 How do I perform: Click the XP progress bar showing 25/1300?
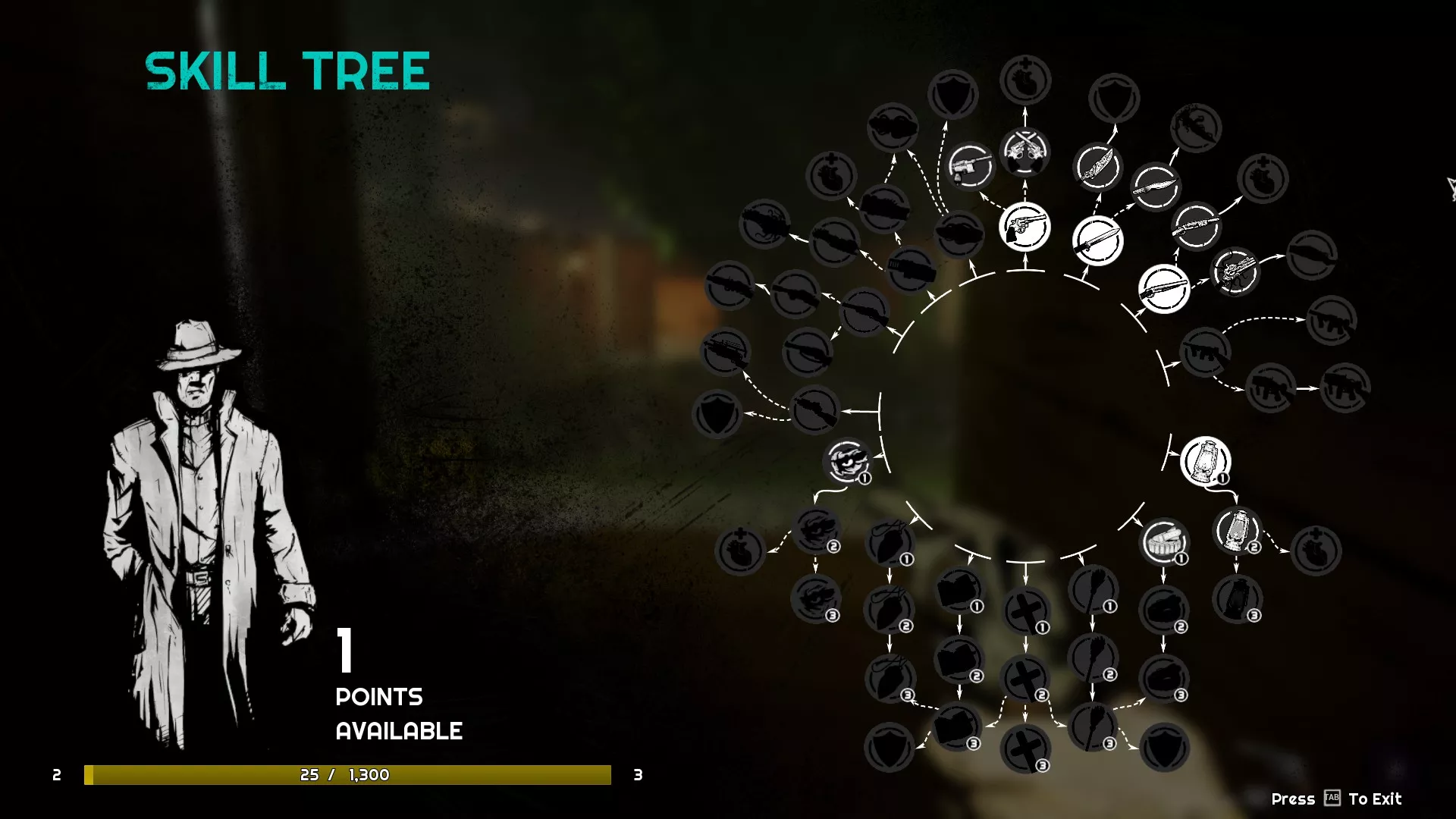coord(349,776)
